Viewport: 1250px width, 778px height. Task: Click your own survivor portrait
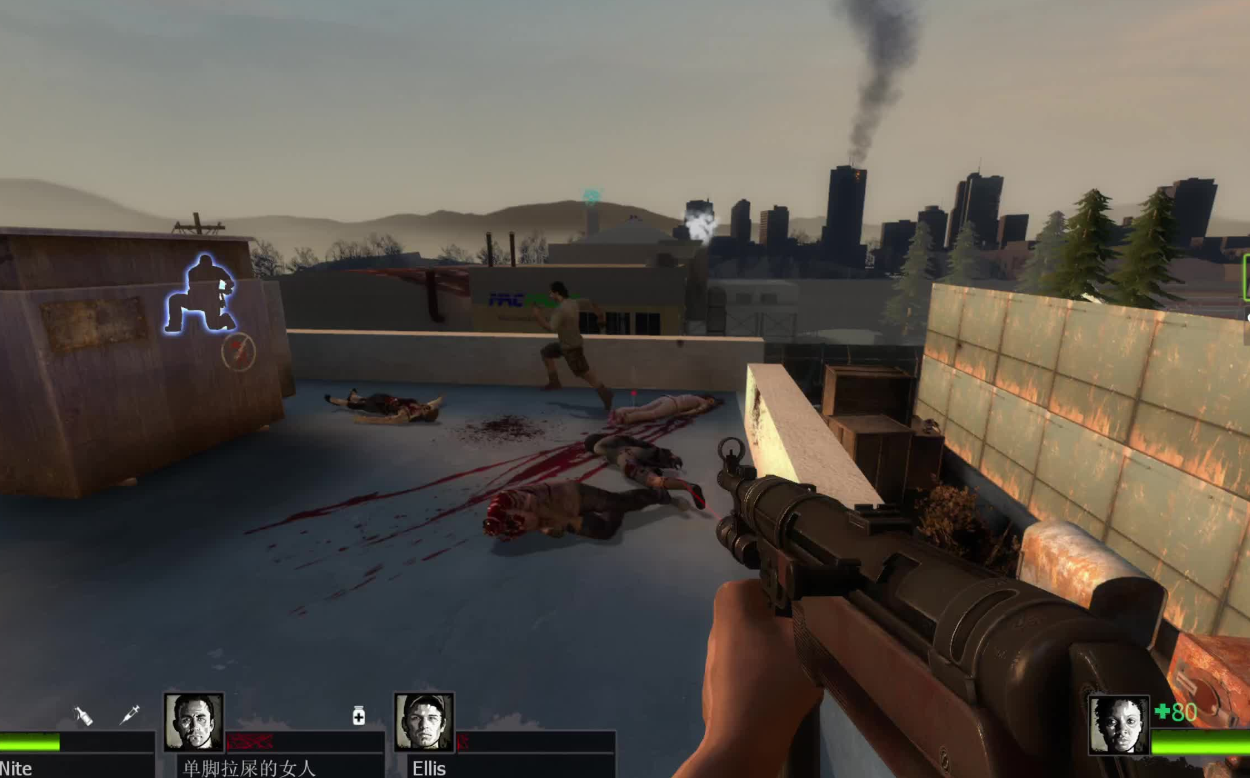(x=1119, y=725)
